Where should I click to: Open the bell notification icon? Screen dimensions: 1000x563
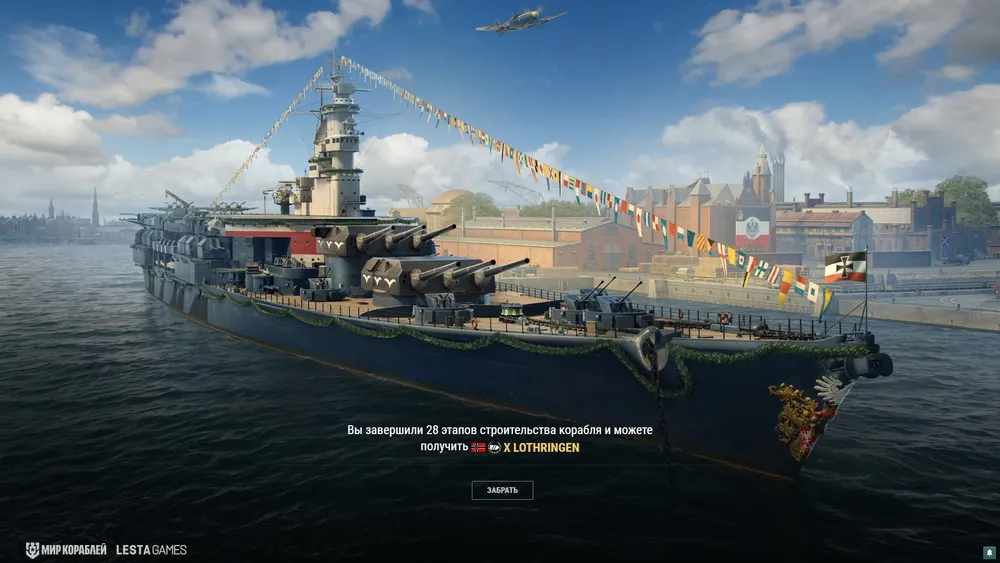coord(989,552)
